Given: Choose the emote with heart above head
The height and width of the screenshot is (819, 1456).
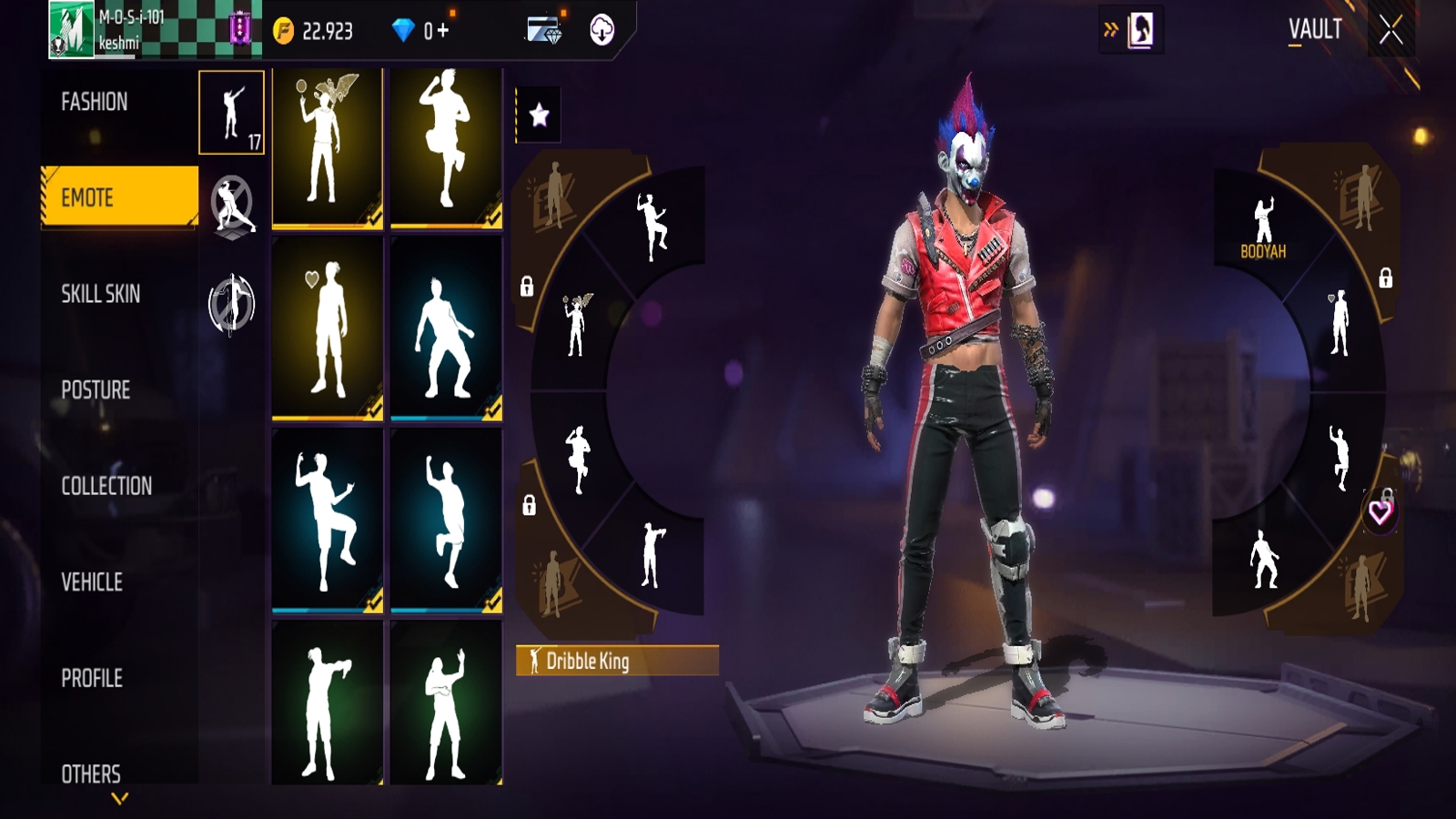Looking at the screenshot, I should (328, 329).
